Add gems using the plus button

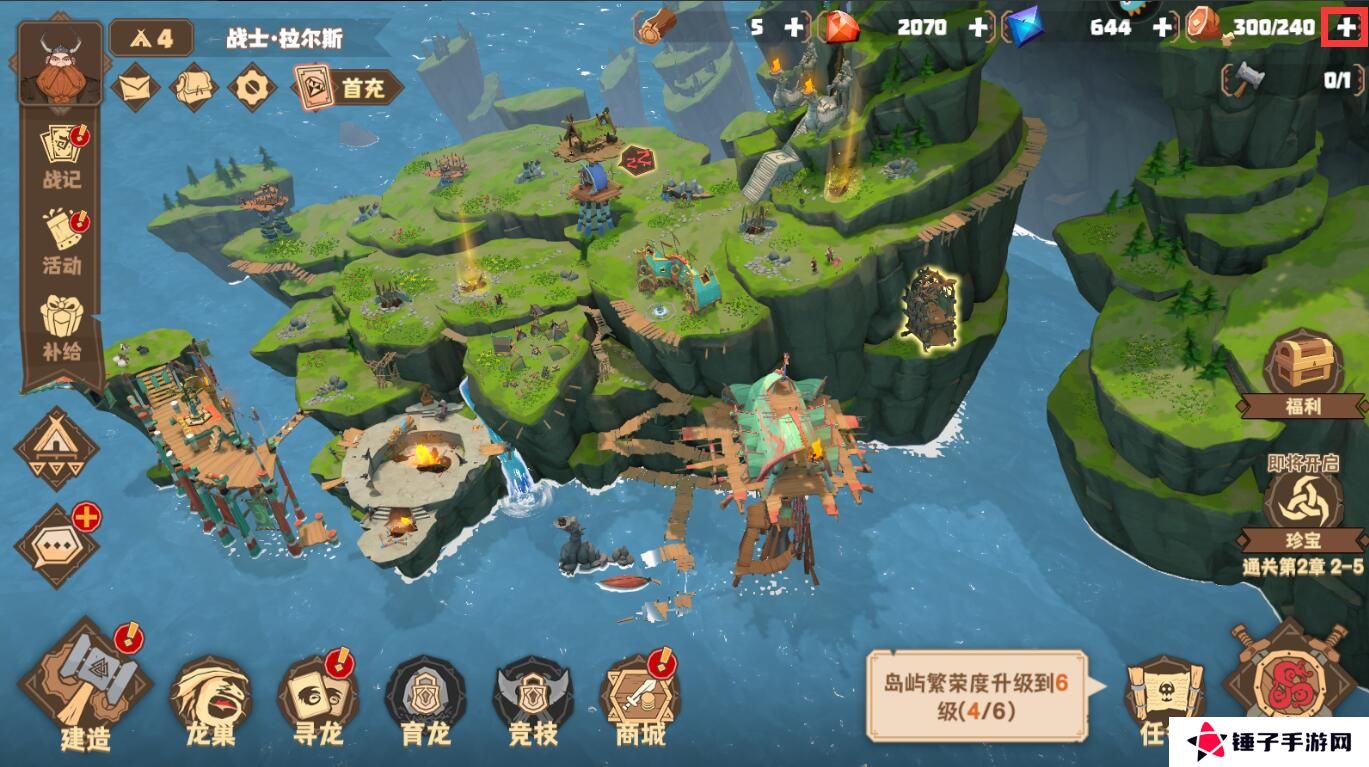[978, 28]
